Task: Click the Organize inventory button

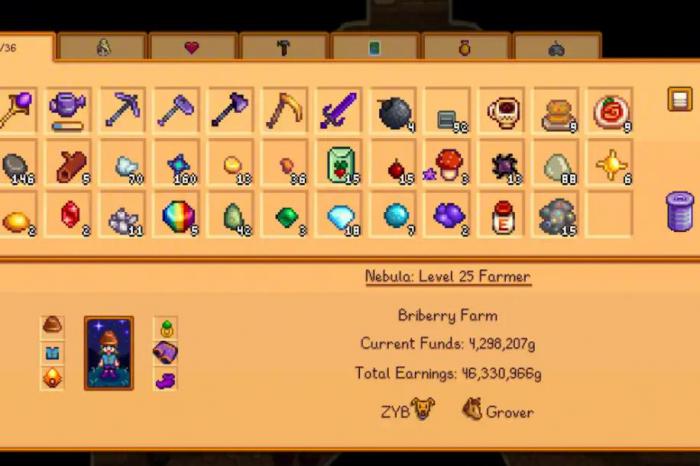Action: (680, 99)
